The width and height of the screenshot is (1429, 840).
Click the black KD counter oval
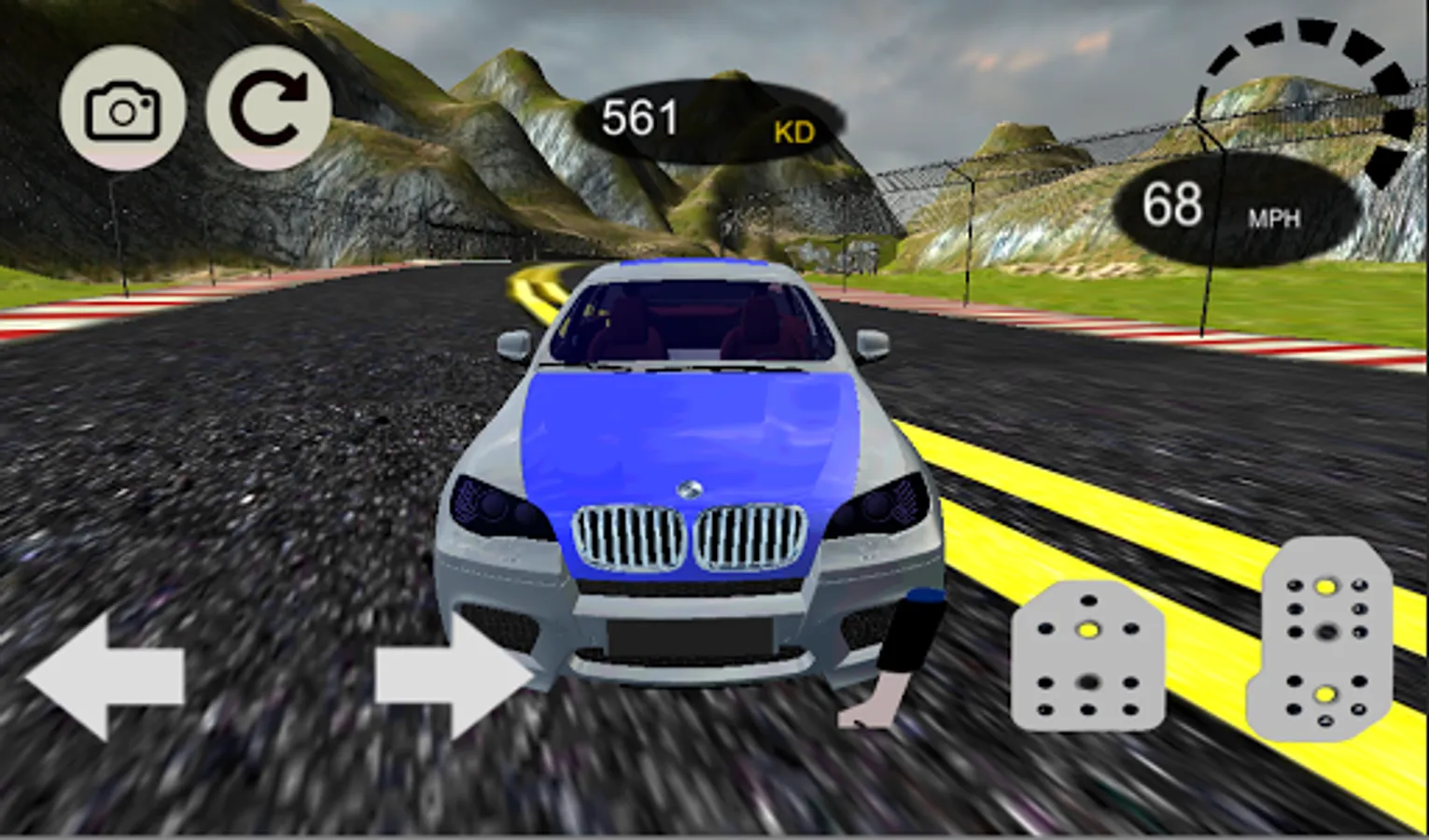(719, 121)
